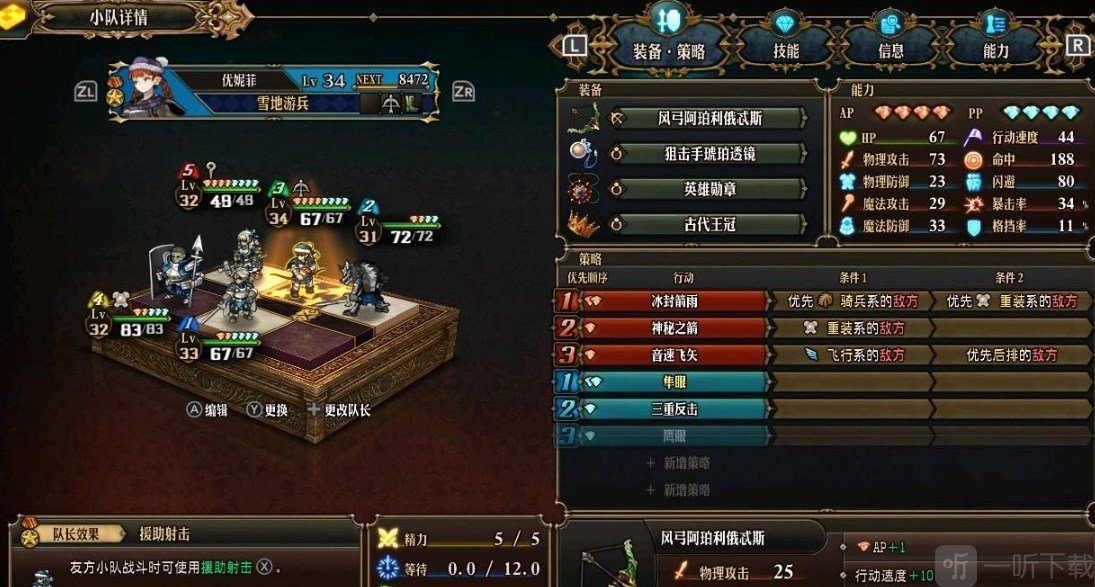The height and width of the screenshot is (587, 1095).
Task: Open the 技能 tab
Action: (786, 50)
